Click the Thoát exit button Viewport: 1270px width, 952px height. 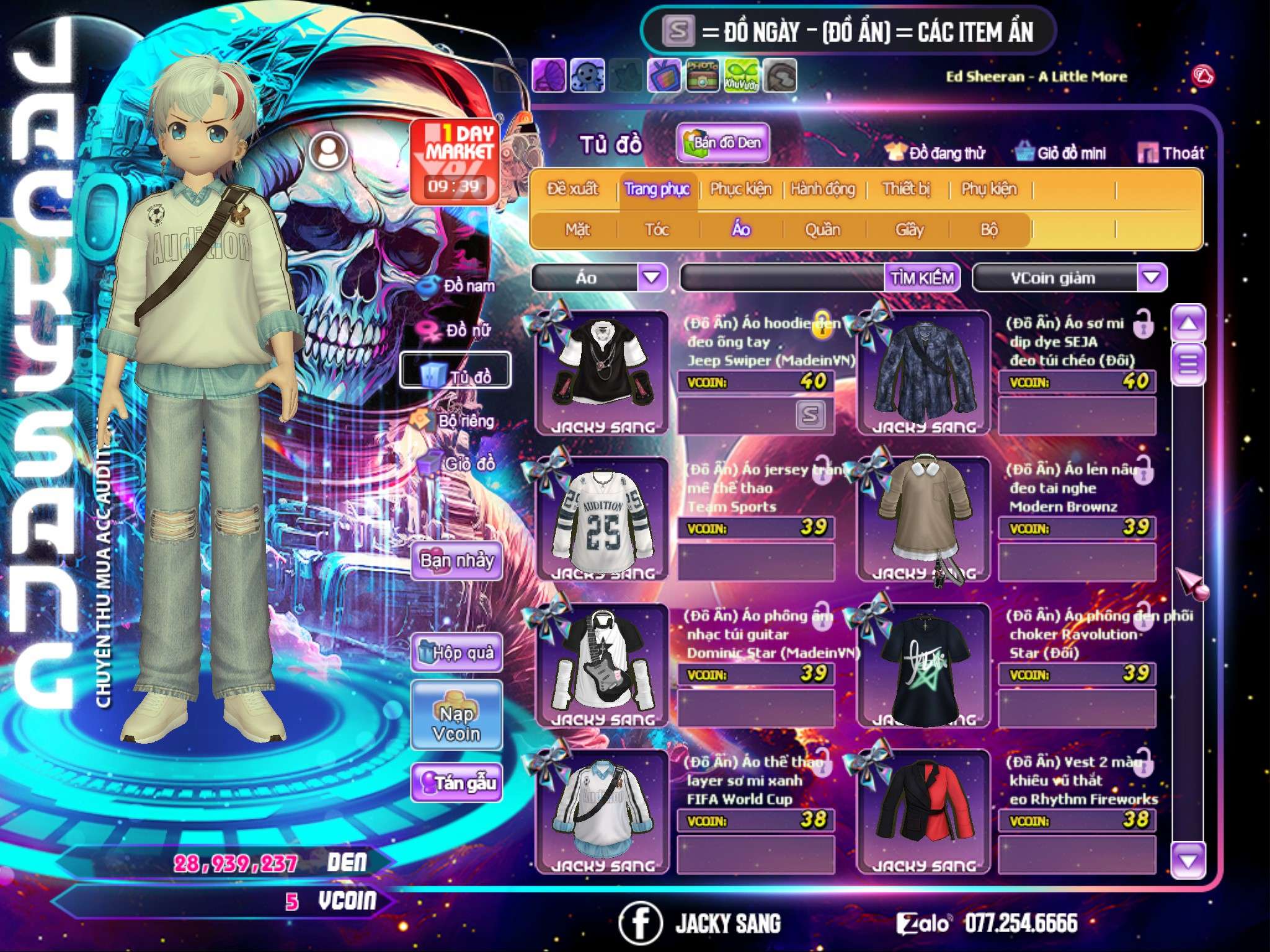coord(1171,153)
